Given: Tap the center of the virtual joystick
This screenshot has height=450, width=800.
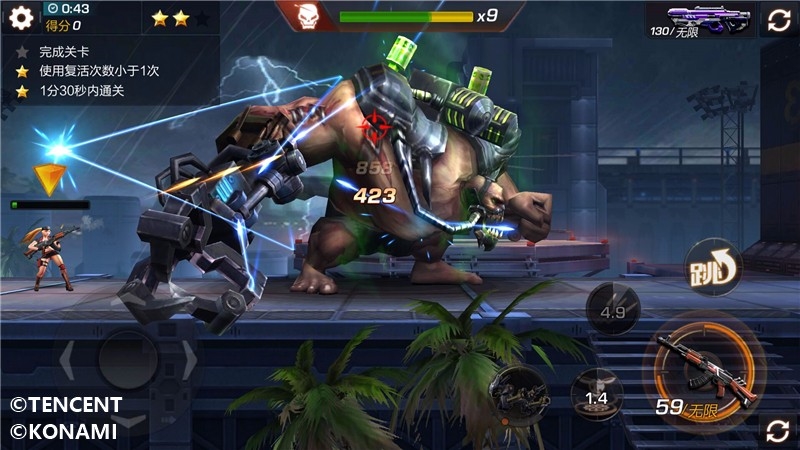Looking at the screenshot, I should 128,360.
